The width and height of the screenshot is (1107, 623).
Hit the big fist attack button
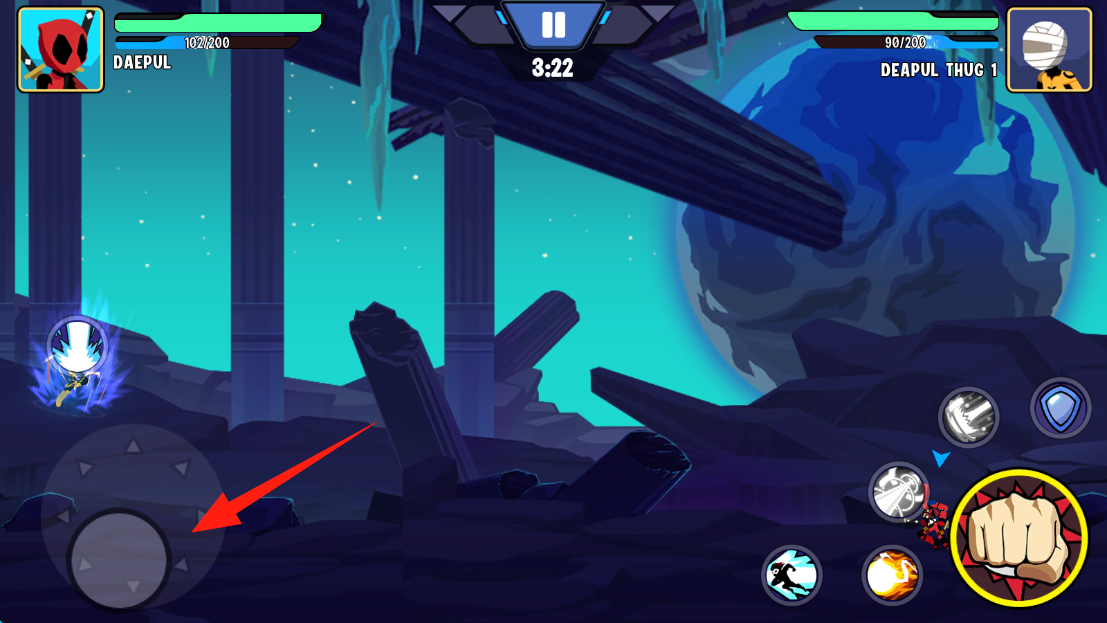click(1018, 537)
